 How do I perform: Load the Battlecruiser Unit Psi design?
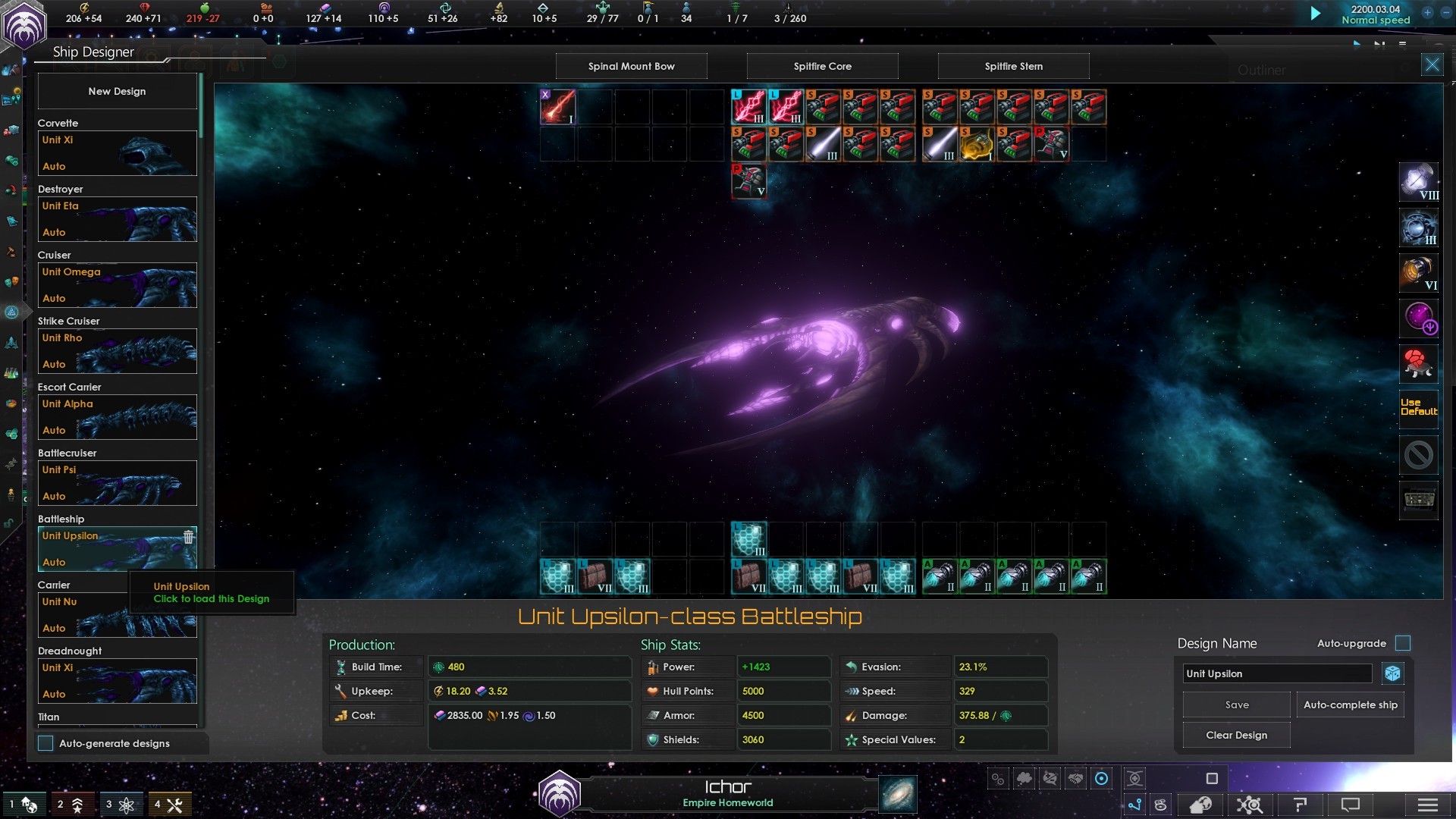pos(117,483)
